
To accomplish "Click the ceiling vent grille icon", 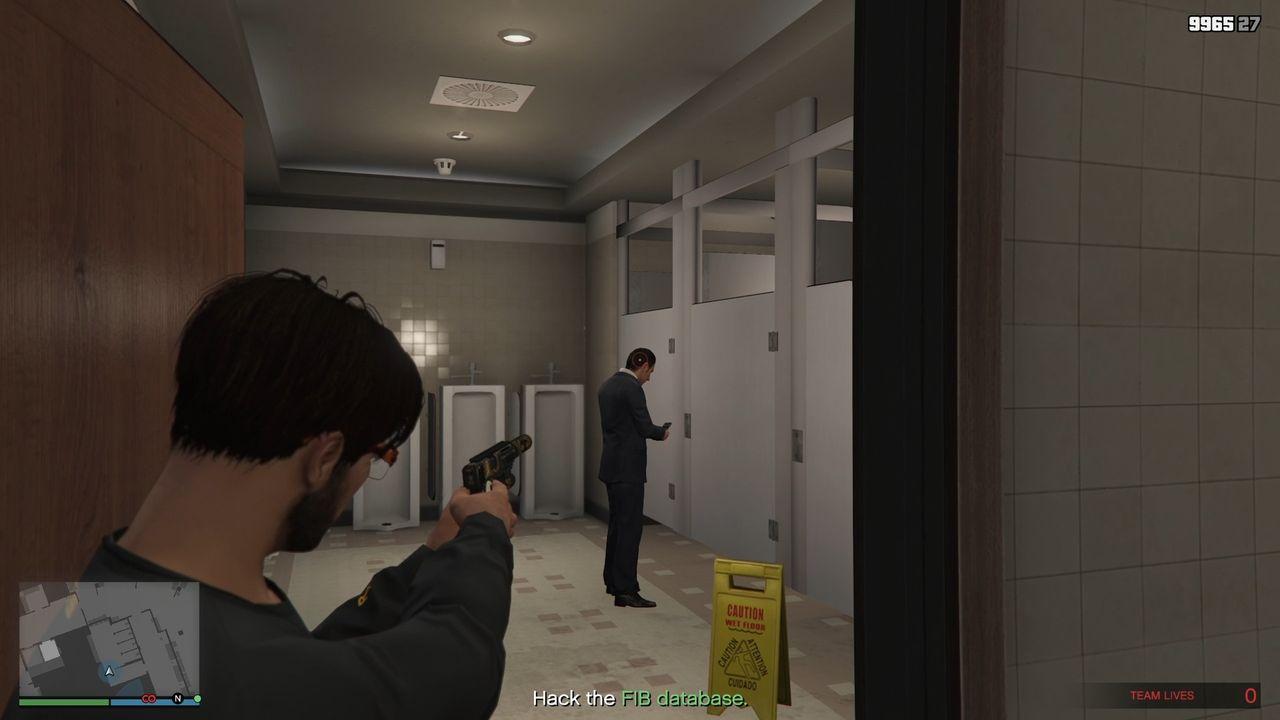I will 480,92.
